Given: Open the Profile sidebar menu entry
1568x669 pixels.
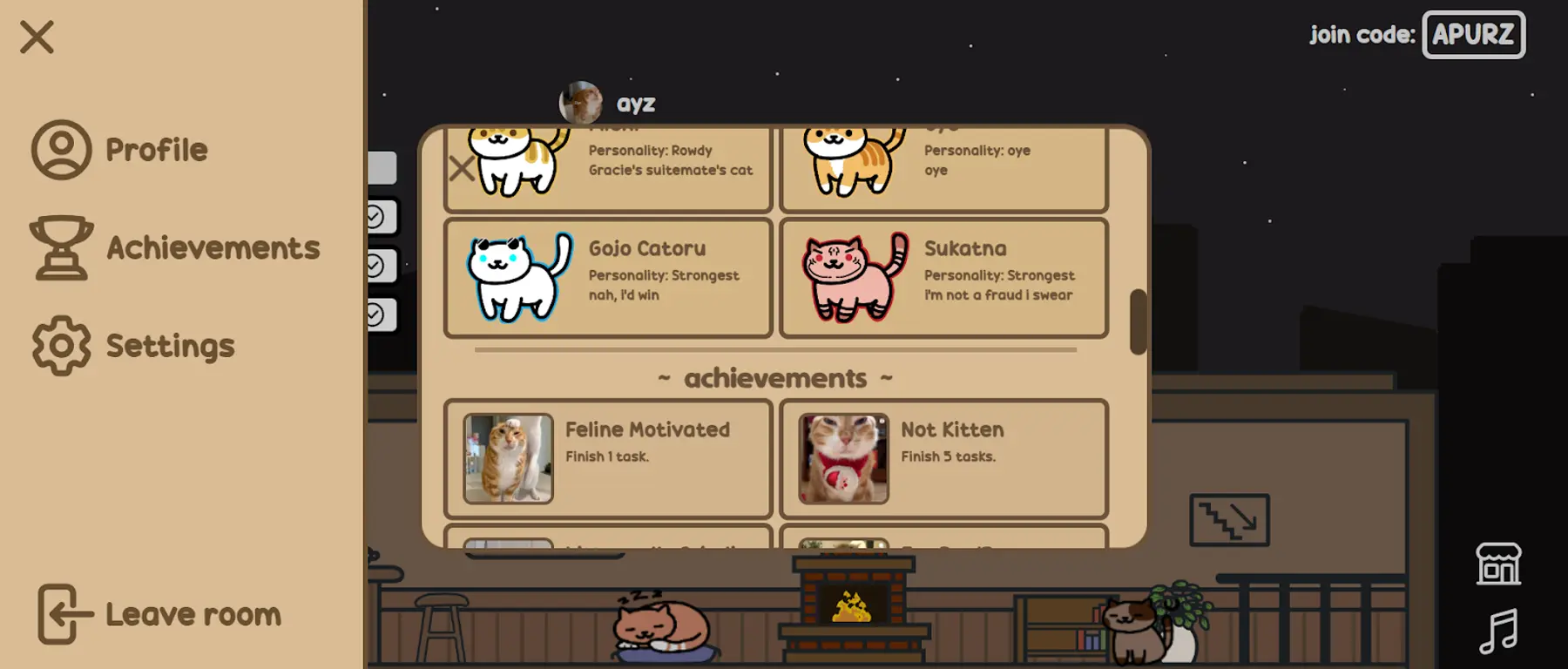Looking at the screenshot, I should pos(157,148).
